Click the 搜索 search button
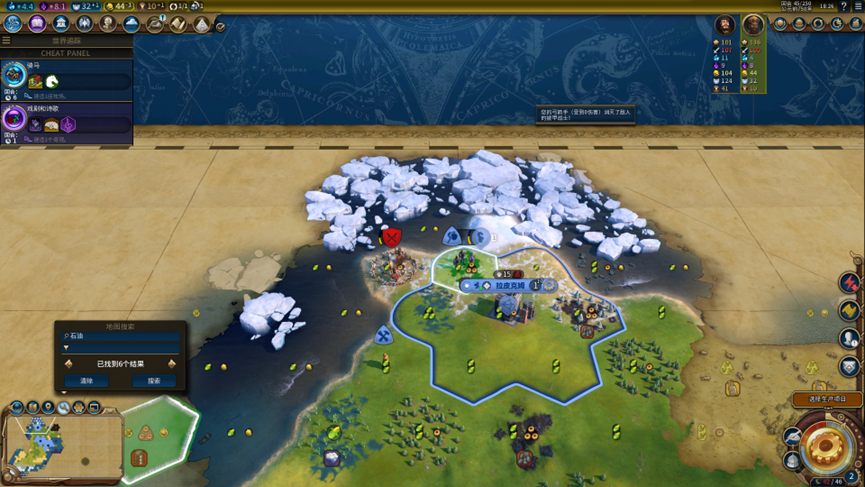Screen dimensions: 865x487 pos(154,381)
